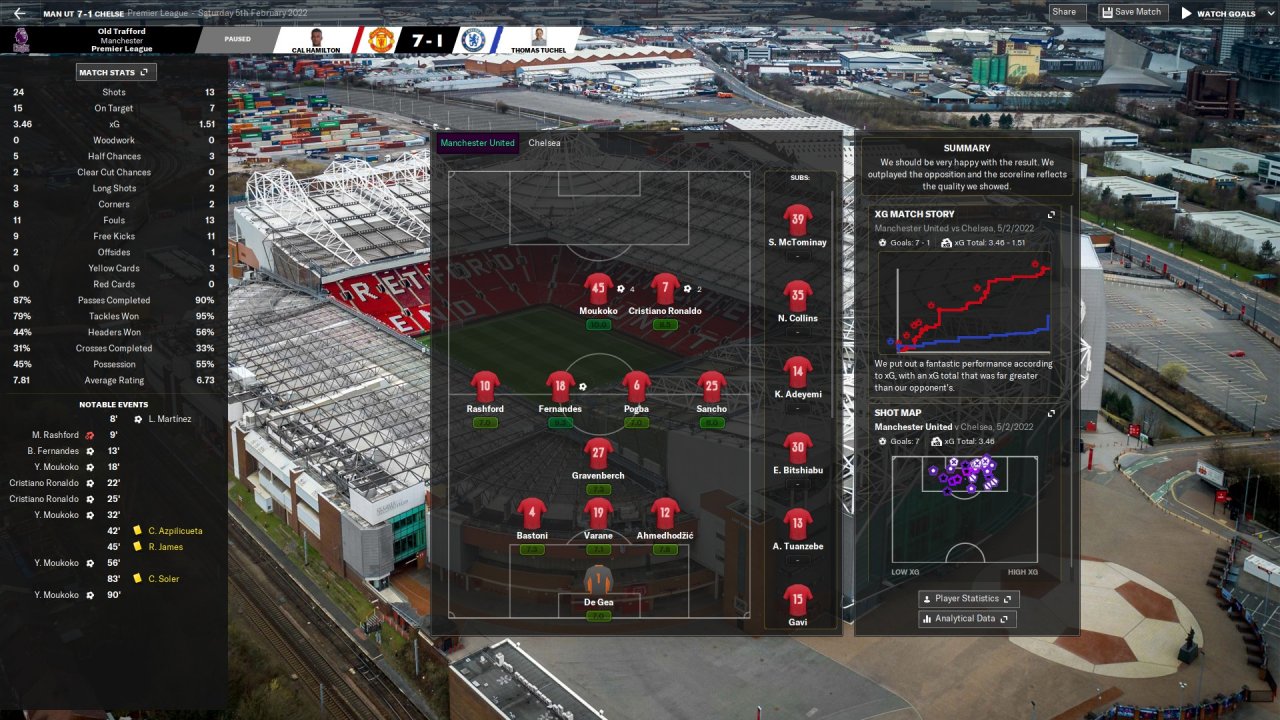Switch to the Chelsea lineup tab
Screen dimensions: 1280x720
[545, 143]
